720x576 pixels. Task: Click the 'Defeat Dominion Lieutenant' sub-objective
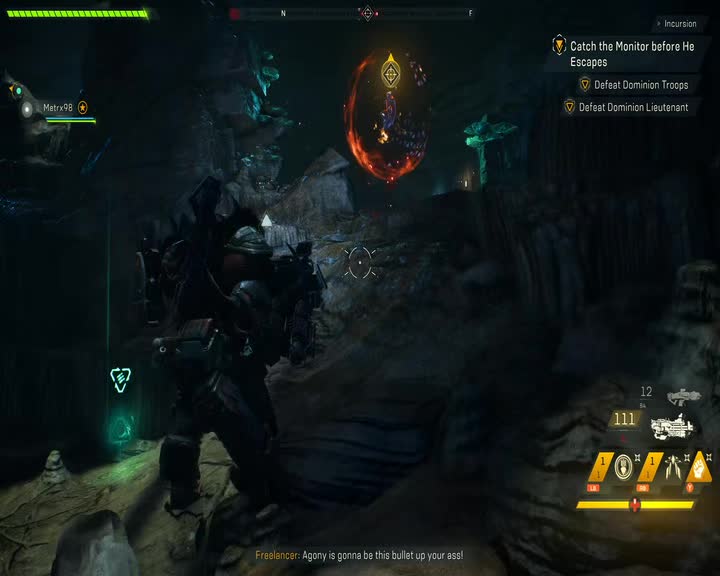click(x=638, y=107)
